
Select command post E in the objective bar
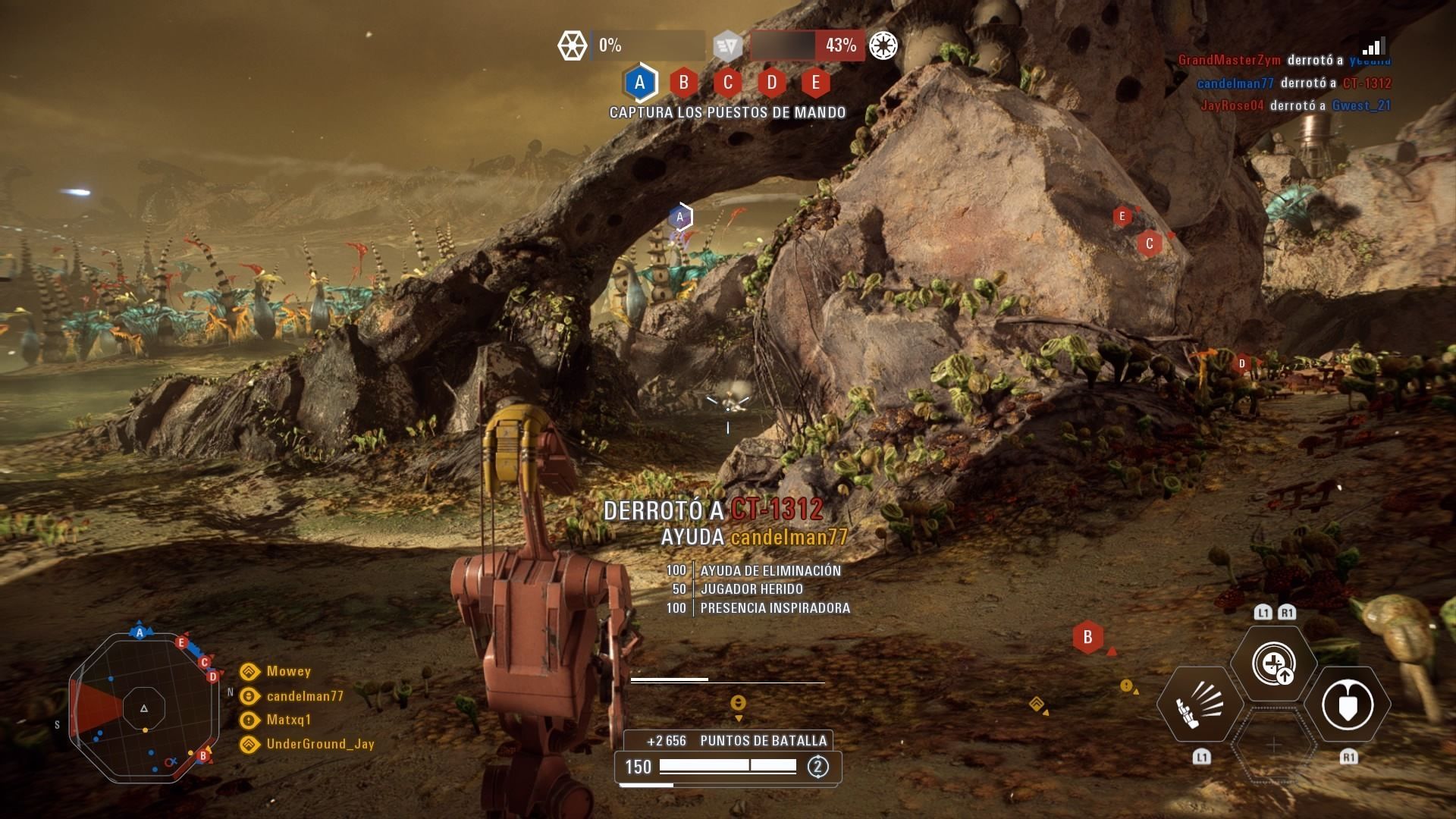[815, 83]
